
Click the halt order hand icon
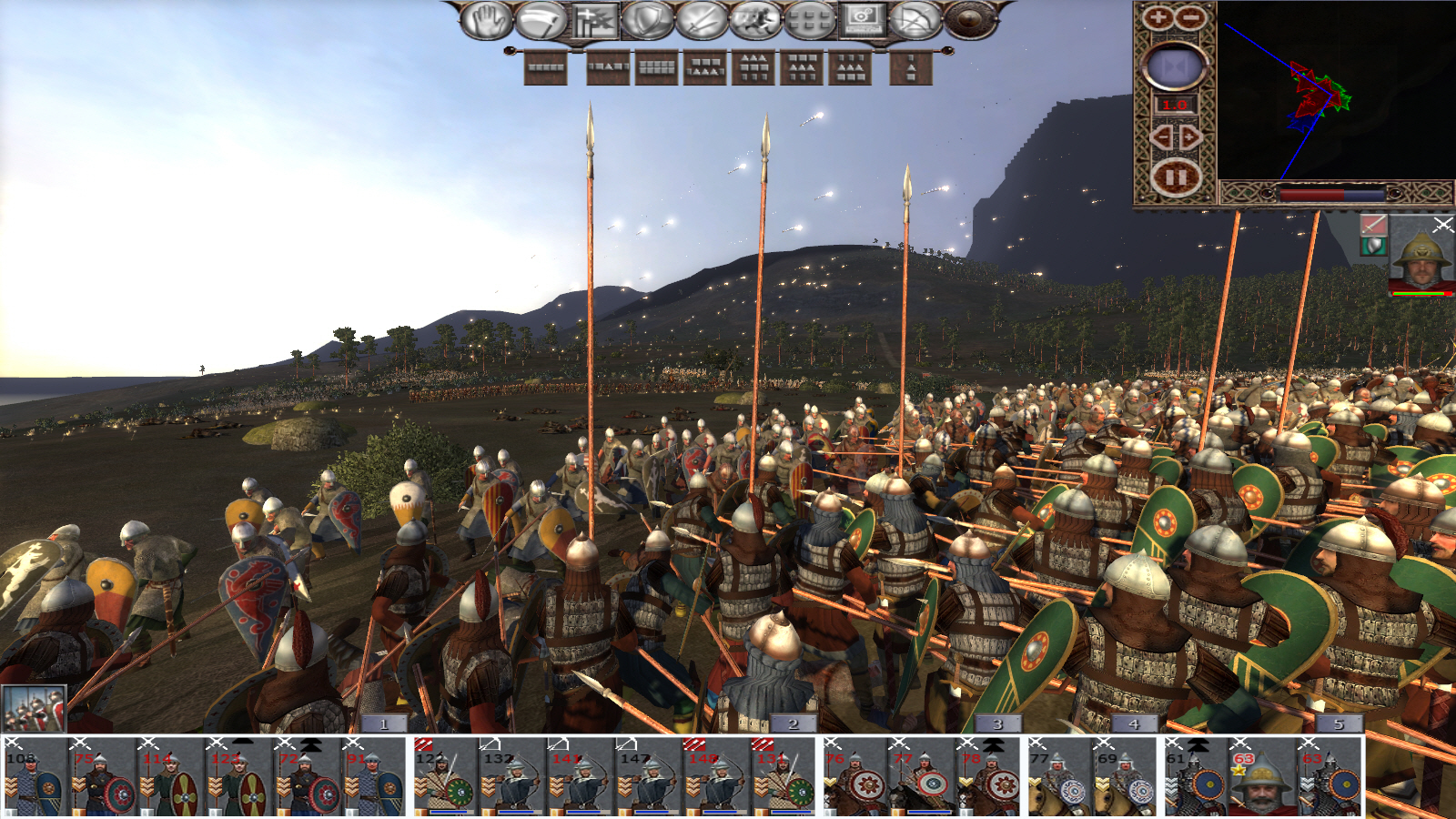click(487, 20)
